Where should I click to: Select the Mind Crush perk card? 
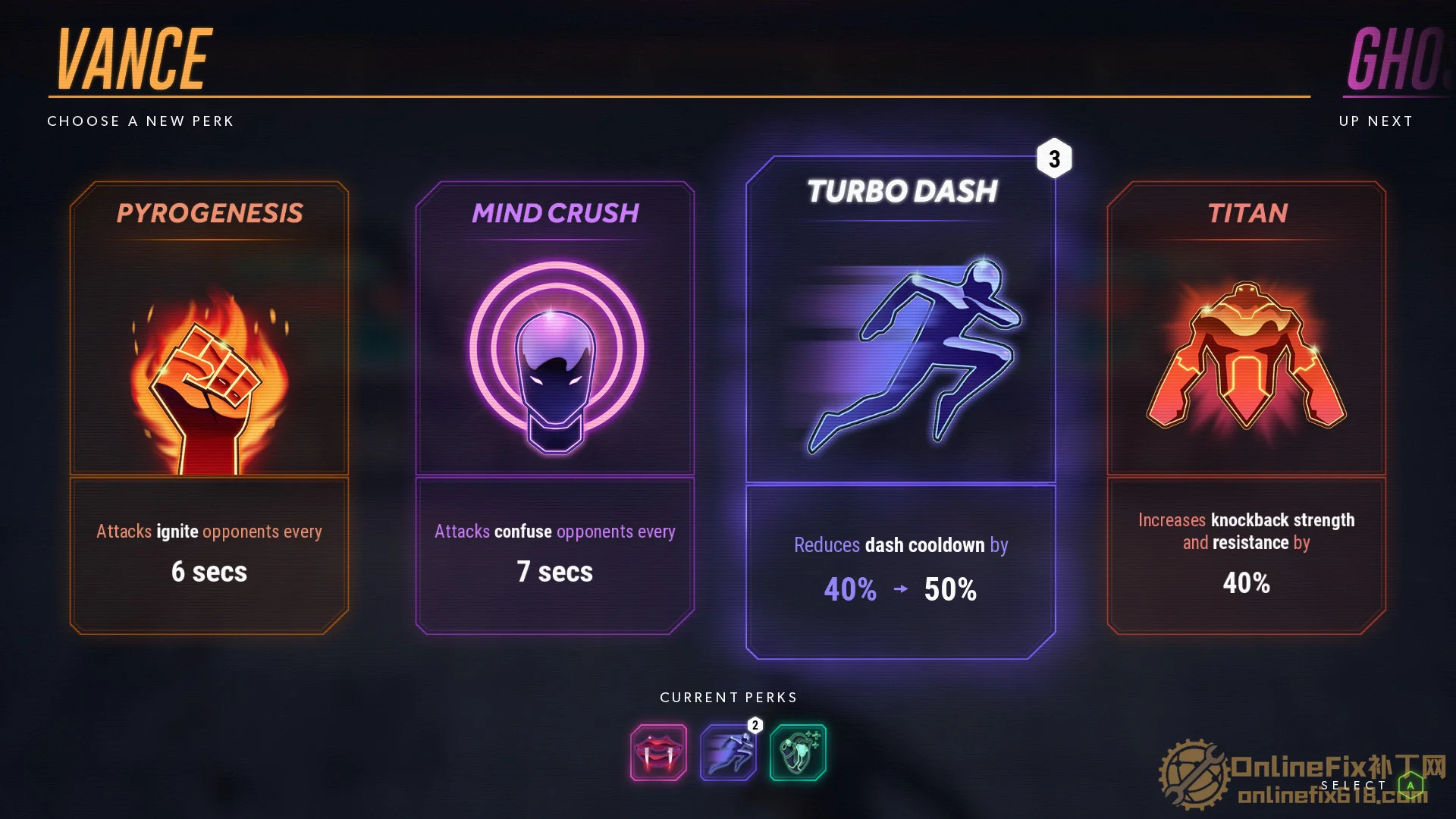[555, 407]
